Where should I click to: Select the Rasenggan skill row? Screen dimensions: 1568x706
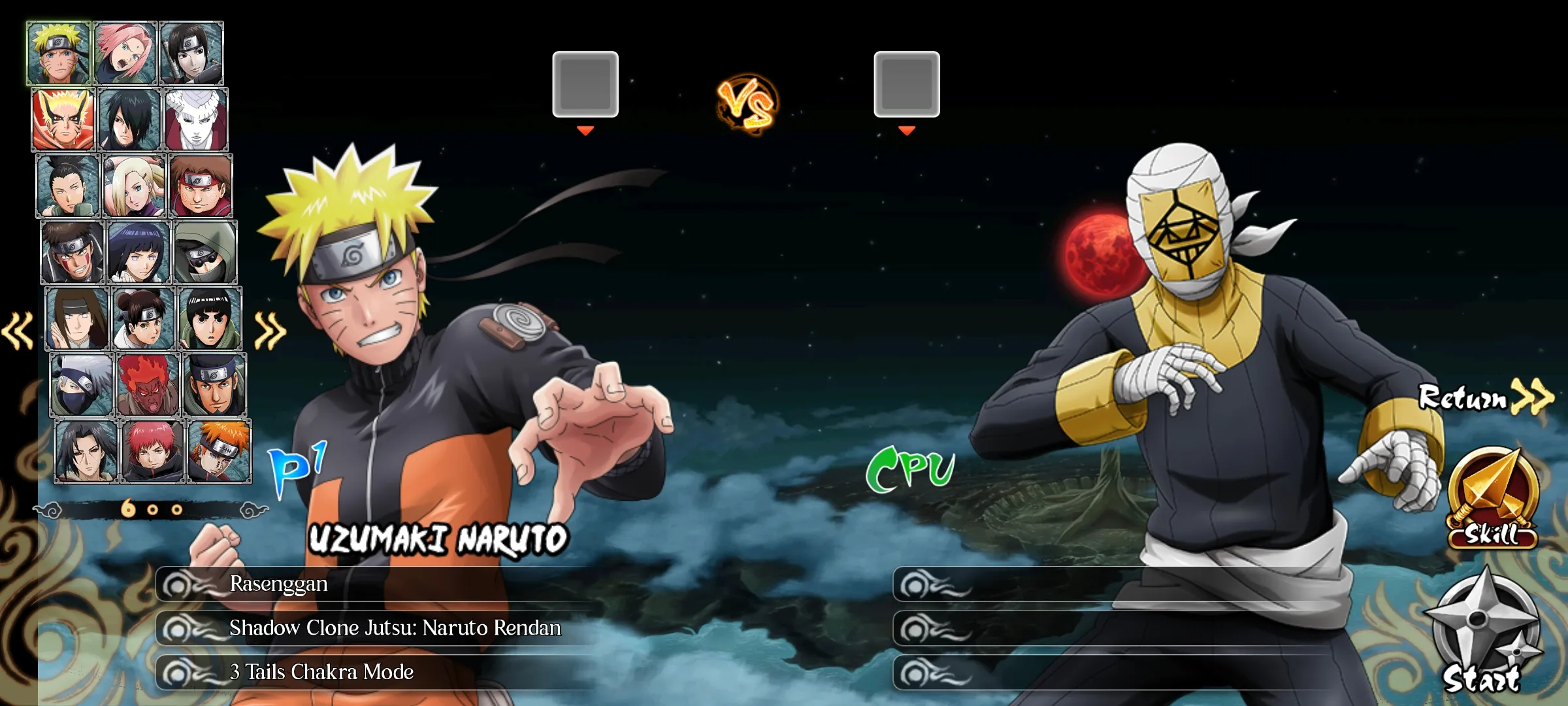click(x=379, y=584)
